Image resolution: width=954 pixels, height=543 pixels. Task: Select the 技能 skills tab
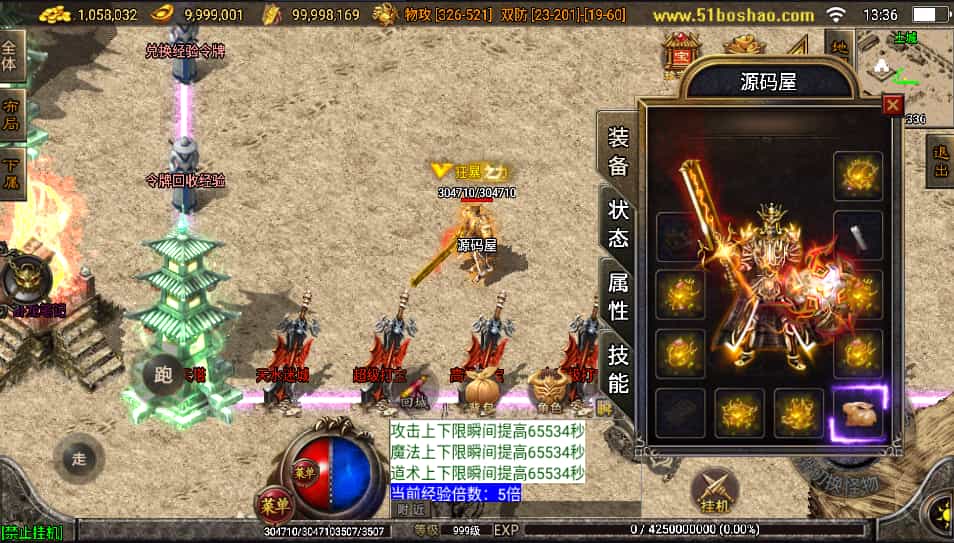click(x=617, y=367)
